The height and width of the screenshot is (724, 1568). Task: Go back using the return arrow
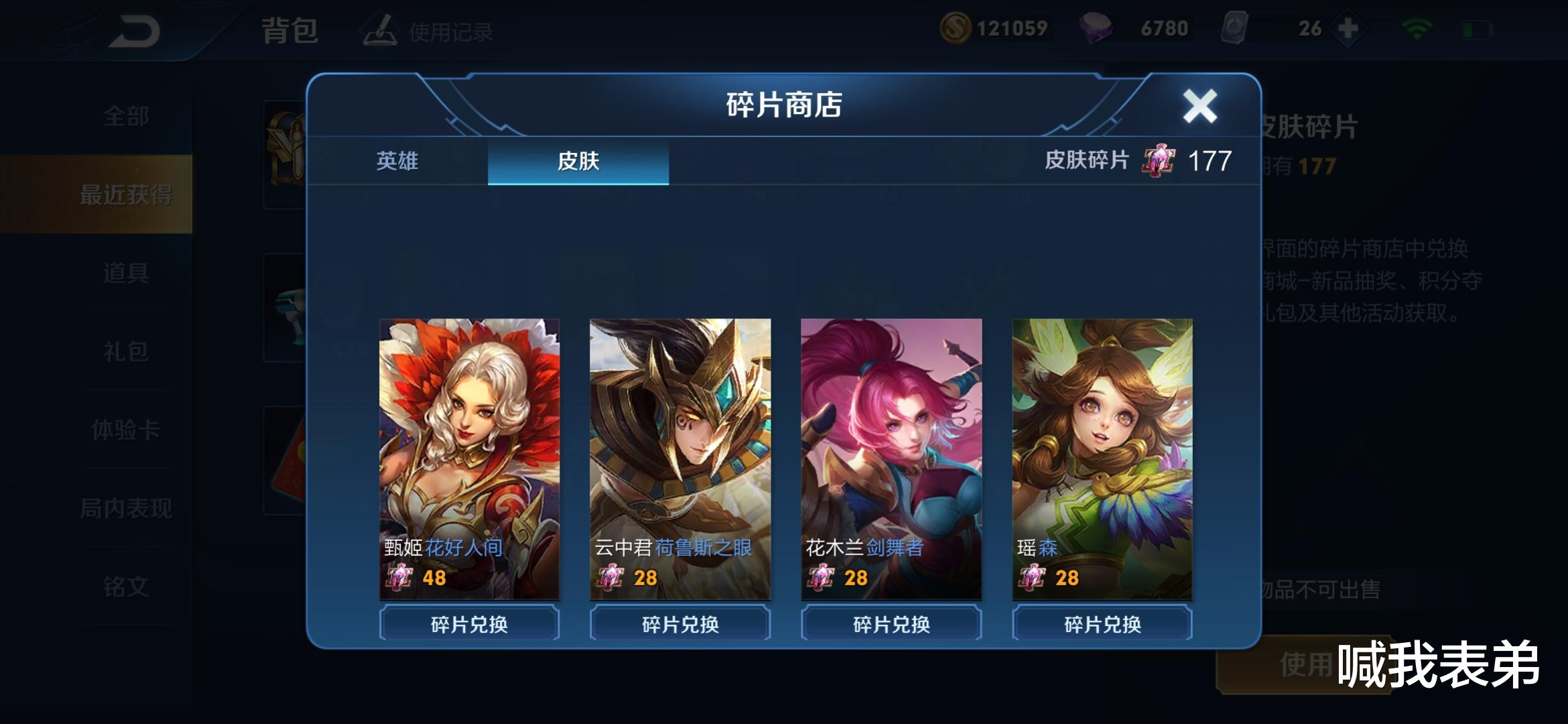(134, 32)
